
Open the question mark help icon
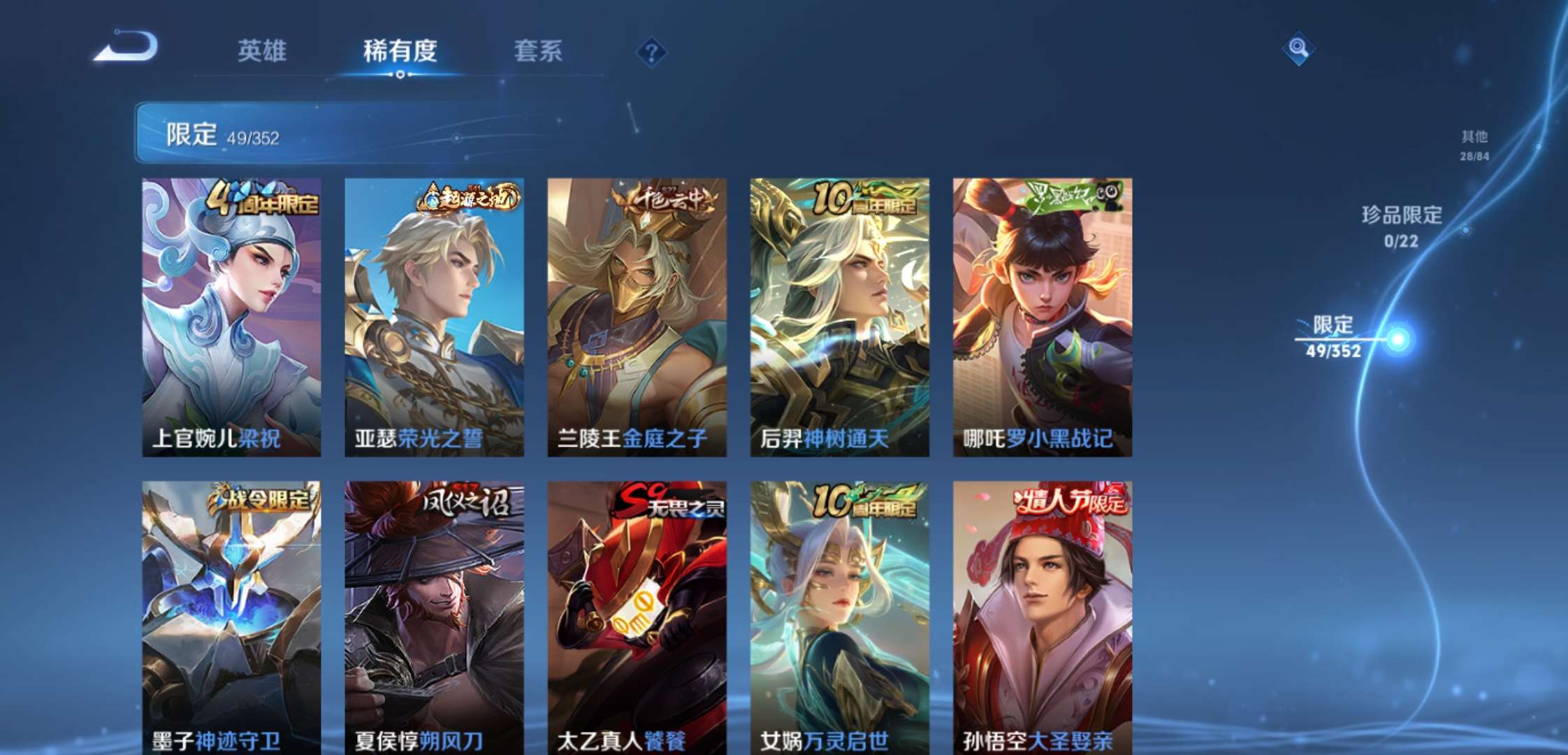tap(651, 52)
